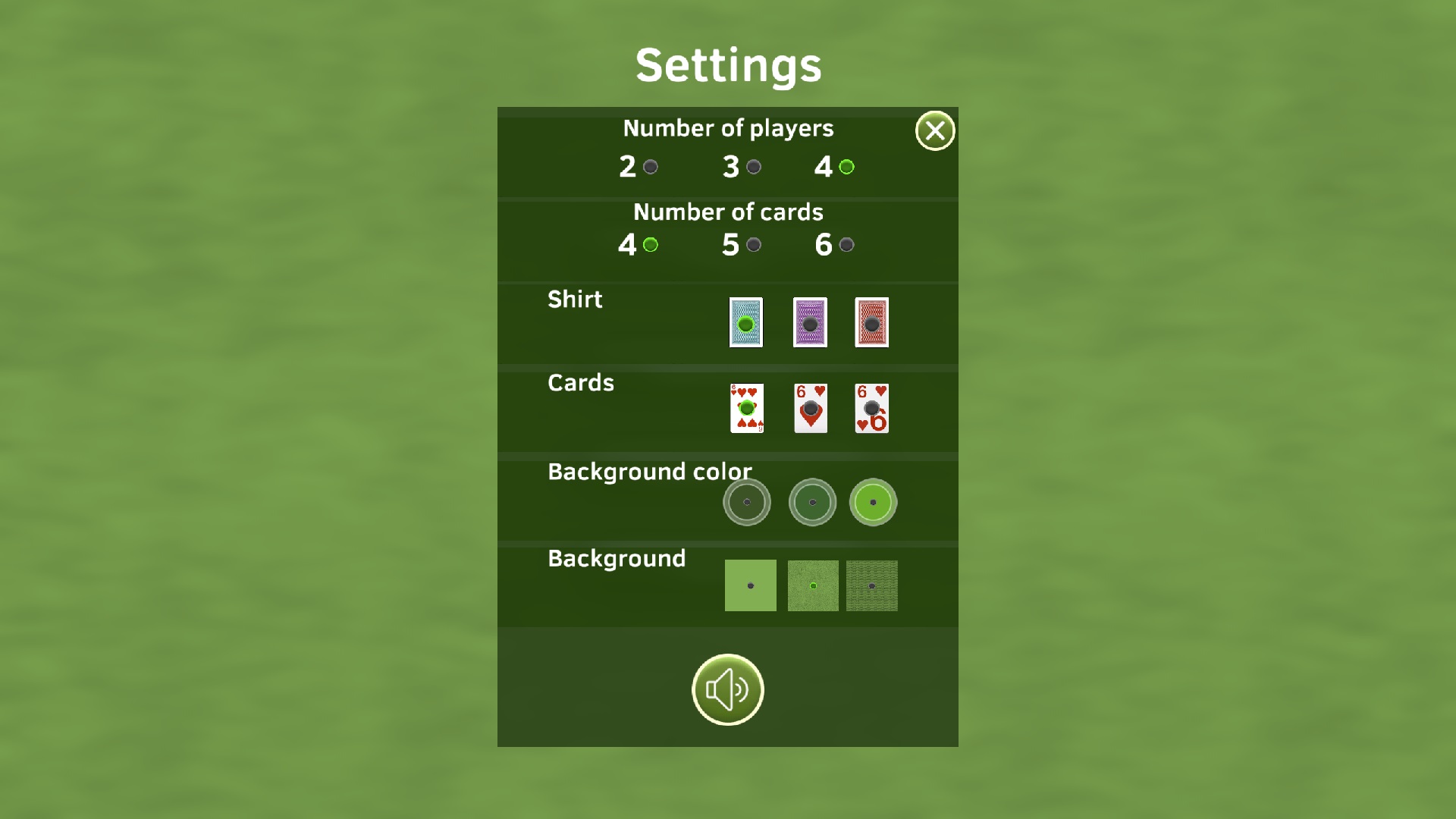Image resolution: width=1456 pixels, height=819 pixels.
Task: Set number of players to 2
Action: [649, 166]
